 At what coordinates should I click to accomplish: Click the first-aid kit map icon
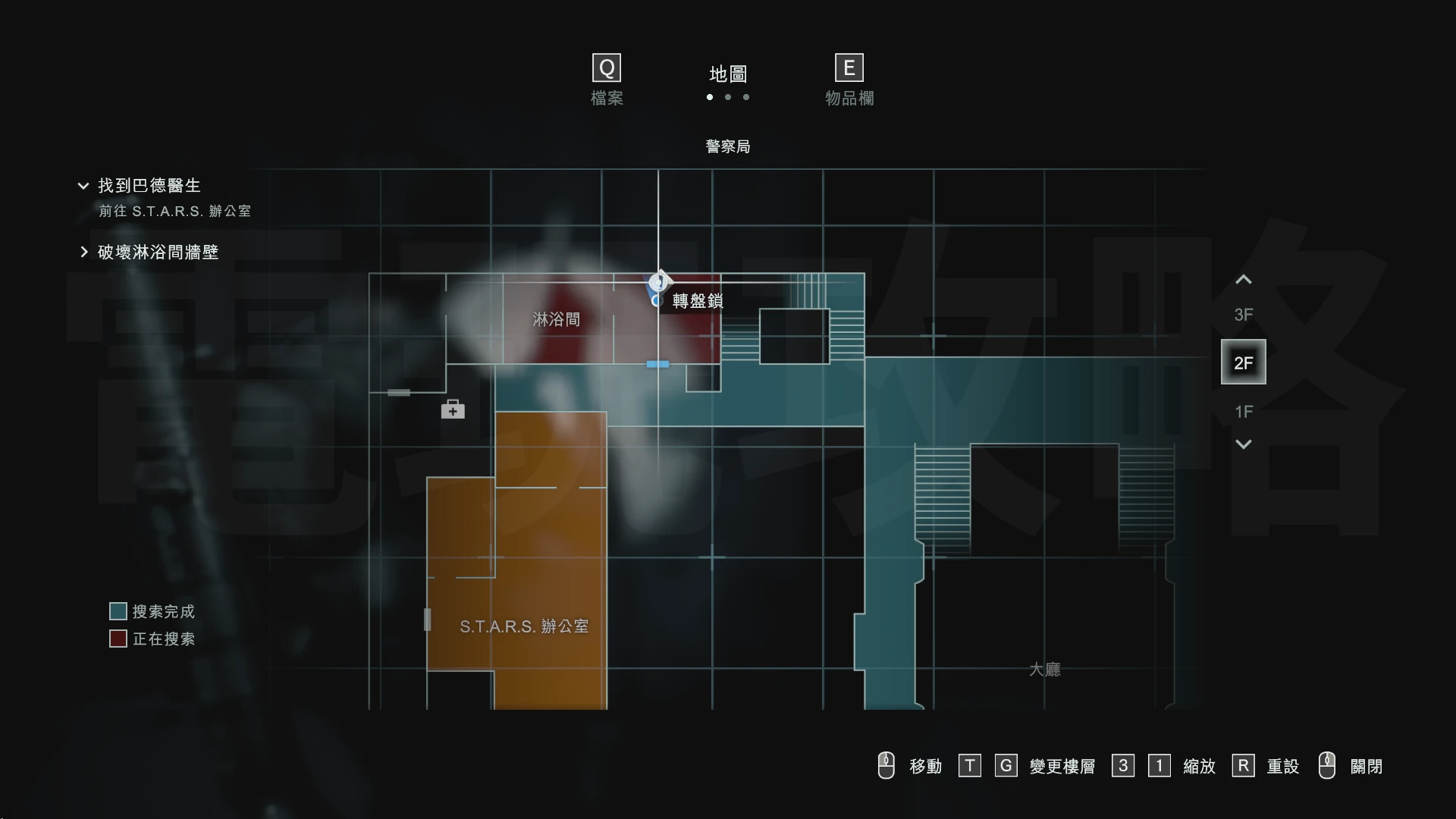pos(453,409)
